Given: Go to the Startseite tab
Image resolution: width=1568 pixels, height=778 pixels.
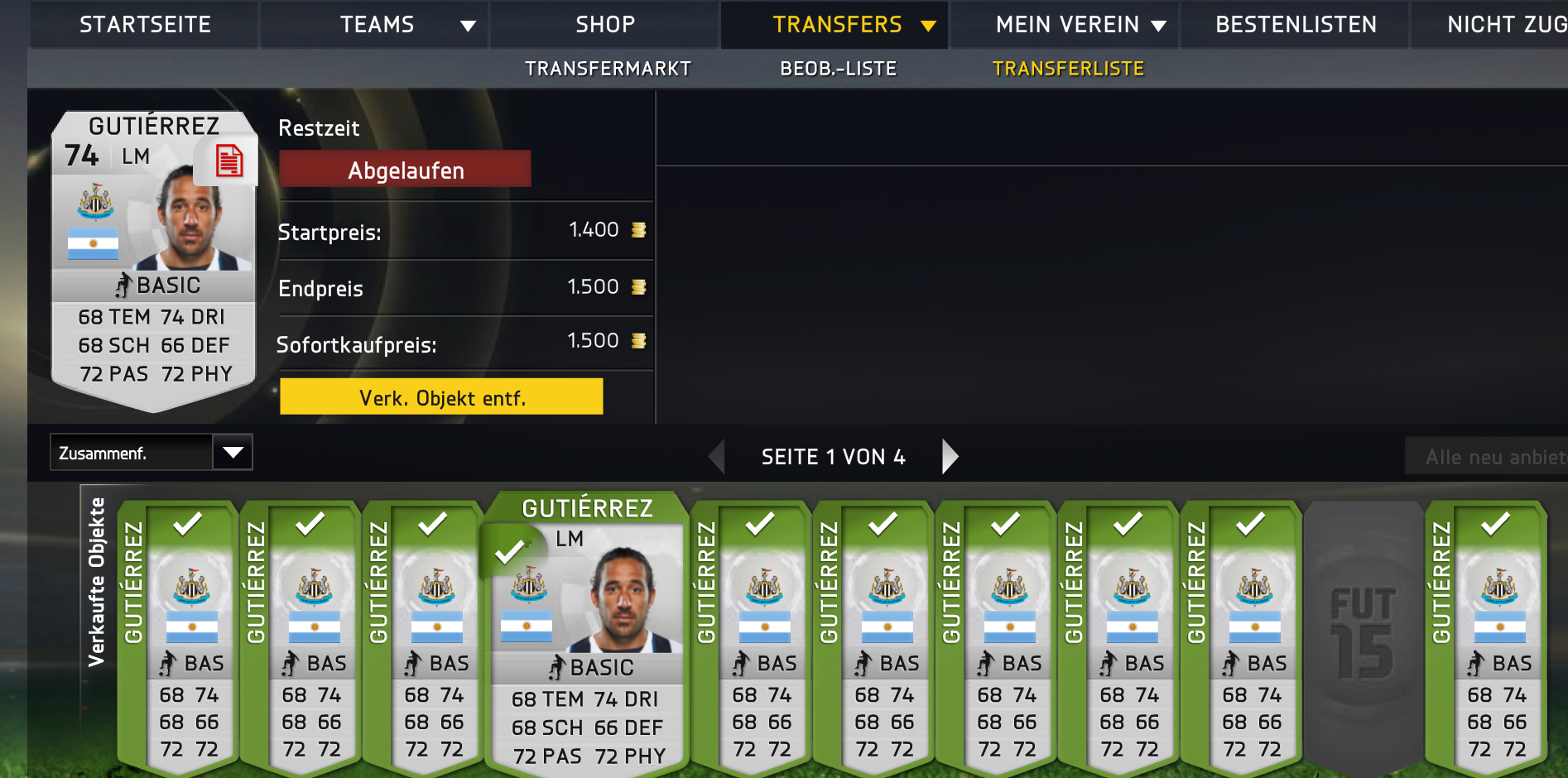Looking at the screenshot, I should point(145,25).
